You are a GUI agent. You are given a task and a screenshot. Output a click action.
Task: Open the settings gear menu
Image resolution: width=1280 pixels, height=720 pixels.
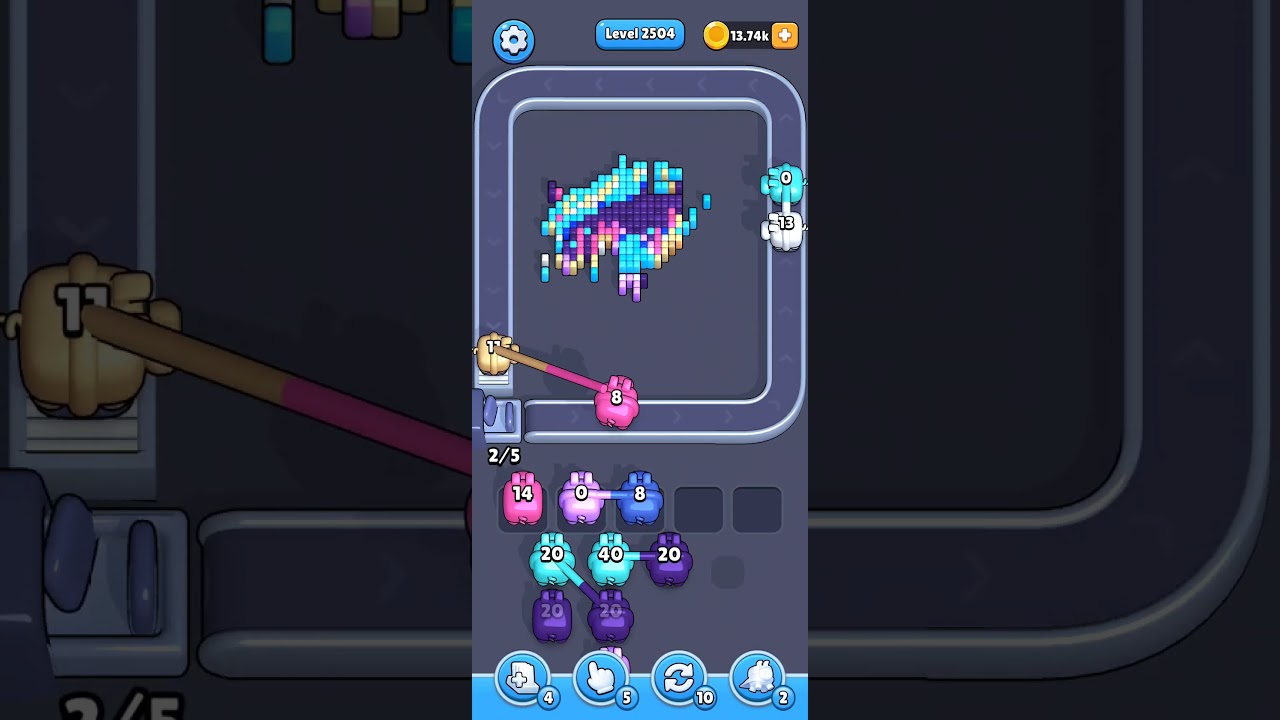[514, 40]
